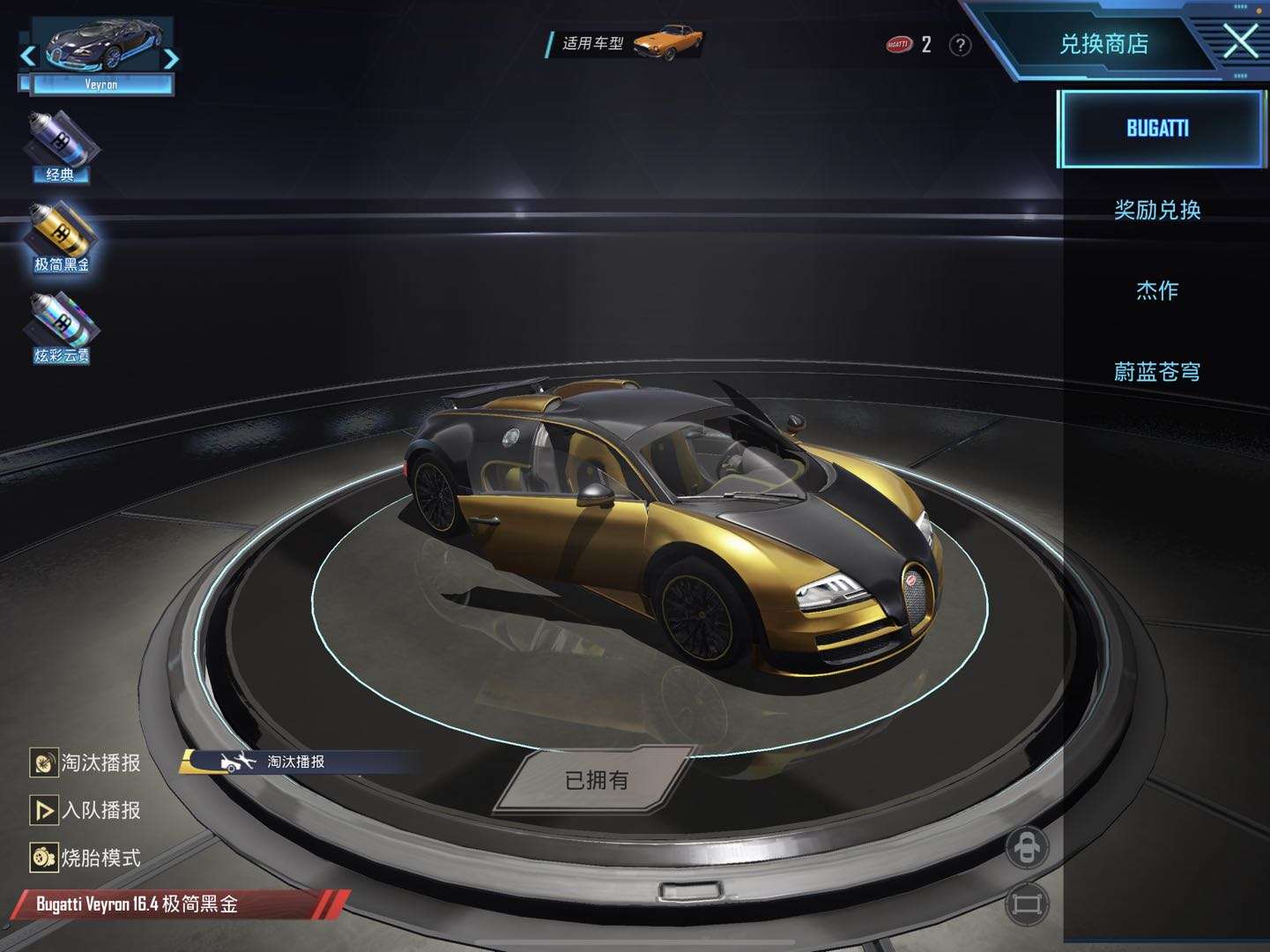The image size is (1270, 952).
Task: Go to the previous car with left arrow
Action: (x=28, y=56)
